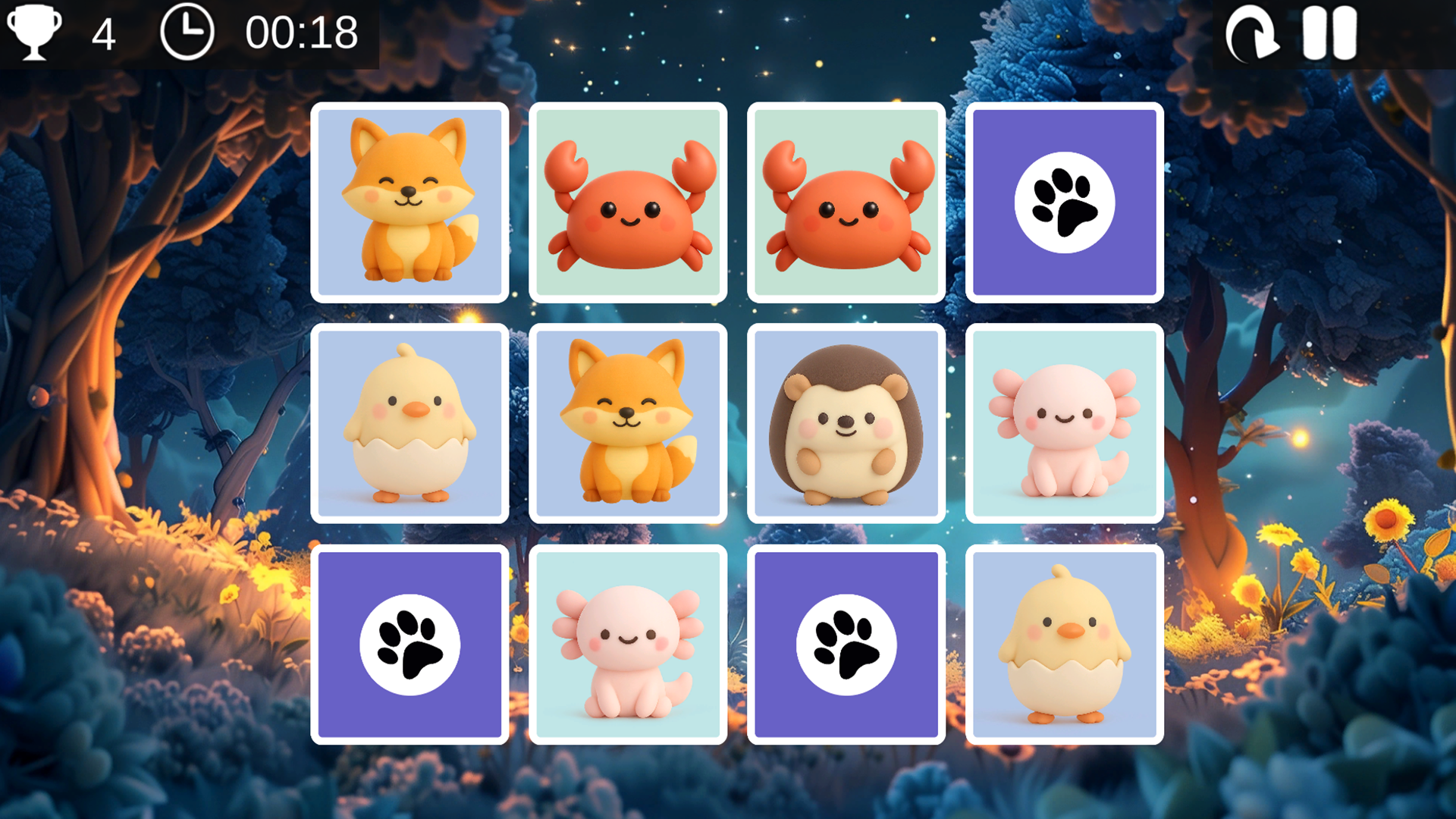
Task: Select the chick card below the fox
Action: point(409,423)
